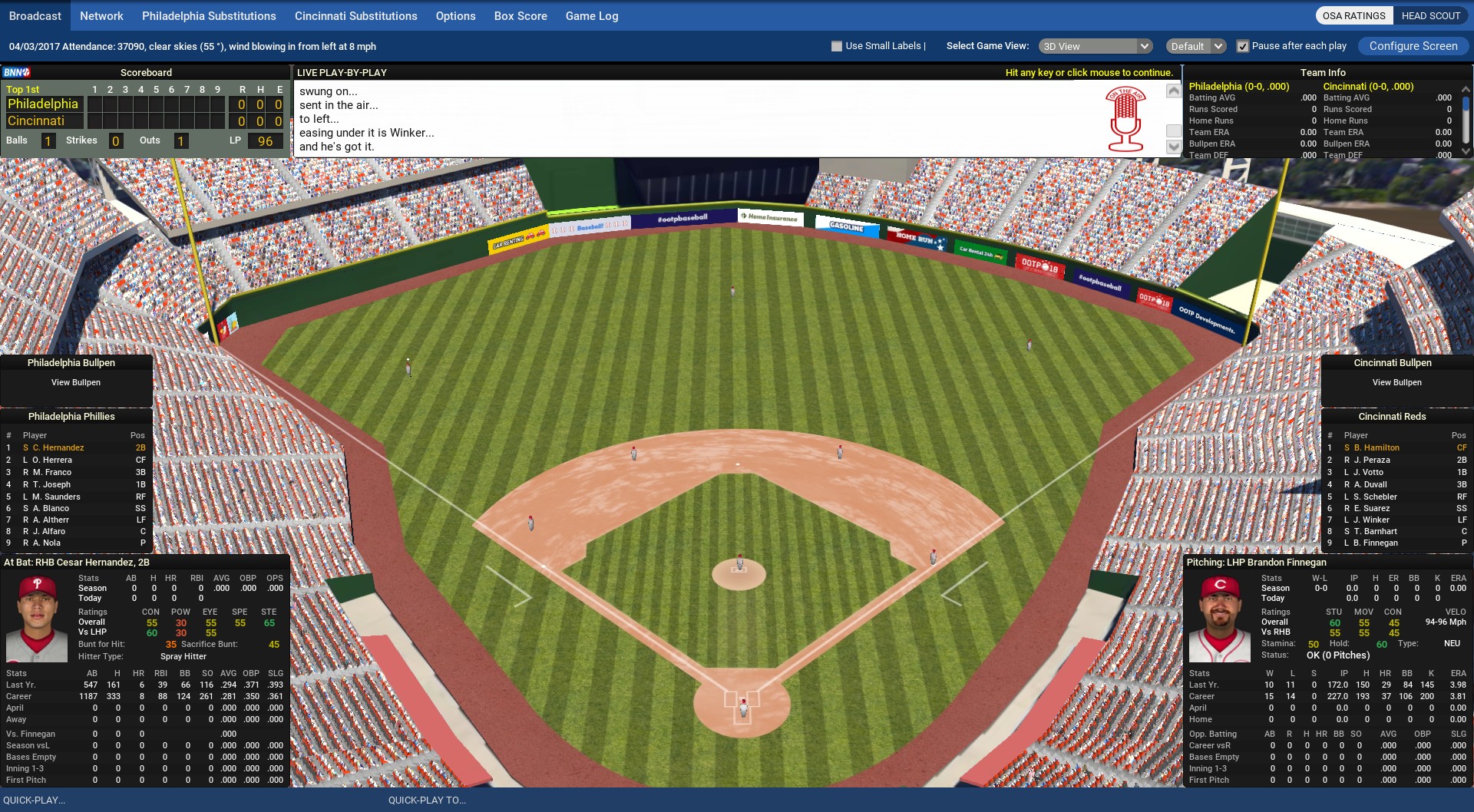View the Philadelphia bullpen
1474x812 pixels.
[76, 382]
